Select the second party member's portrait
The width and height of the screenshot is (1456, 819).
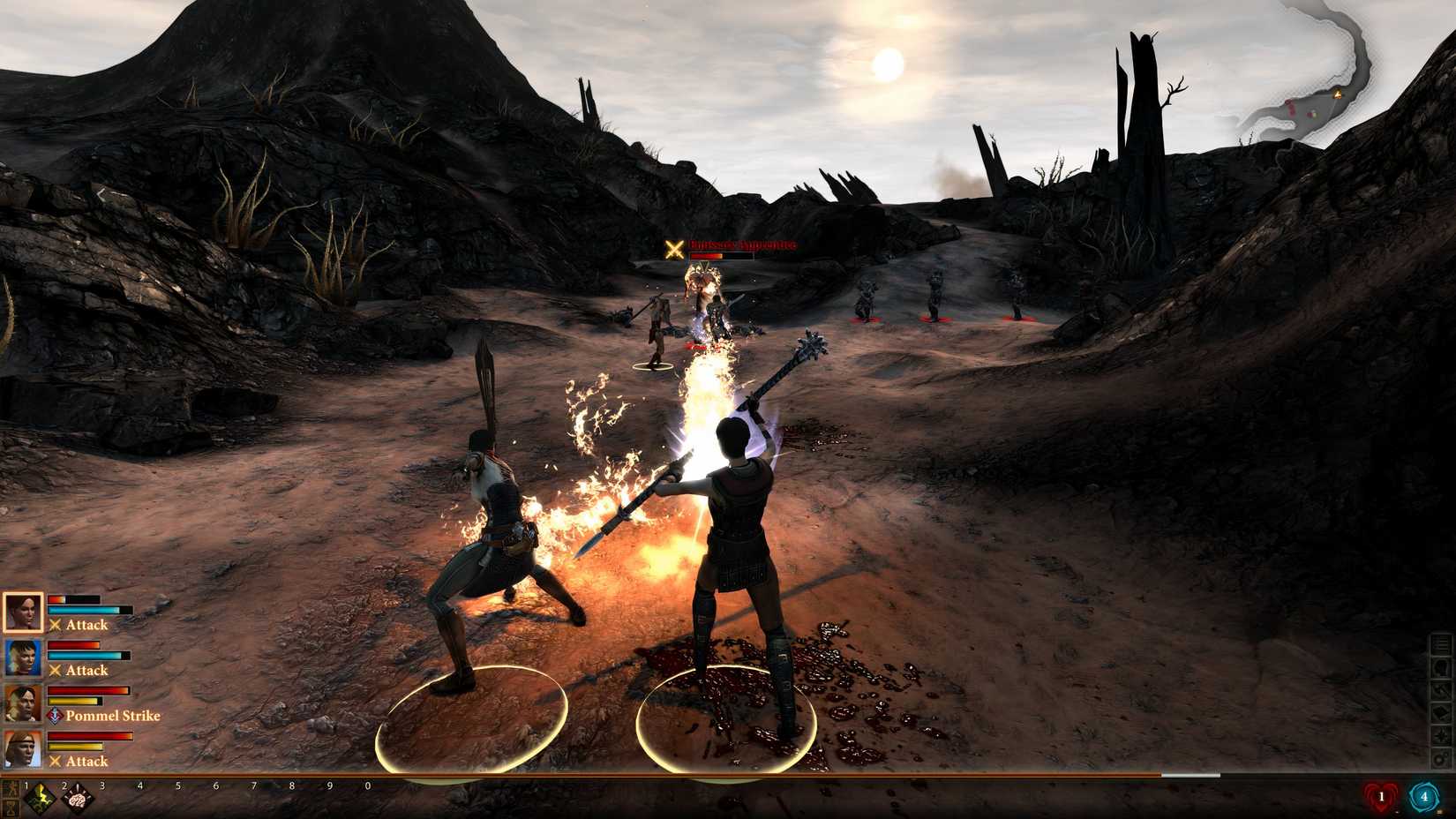pyautogui.click(x=22, y=657)
